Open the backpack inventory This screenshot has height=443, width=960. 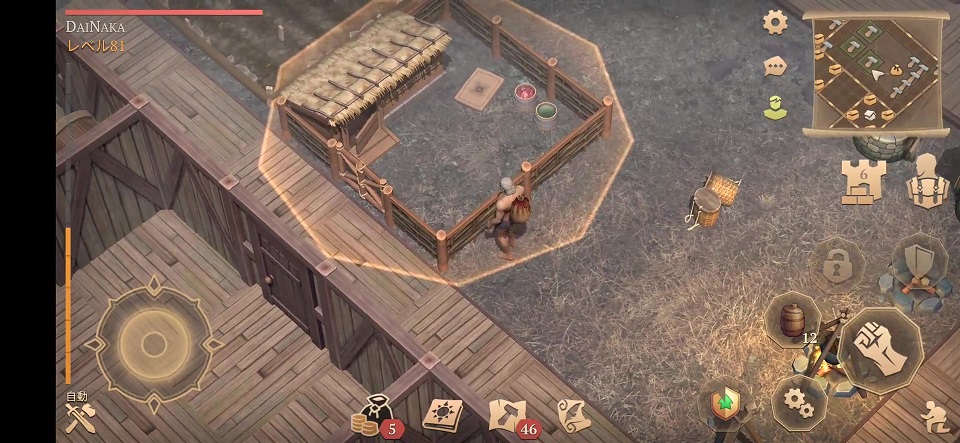927,181
